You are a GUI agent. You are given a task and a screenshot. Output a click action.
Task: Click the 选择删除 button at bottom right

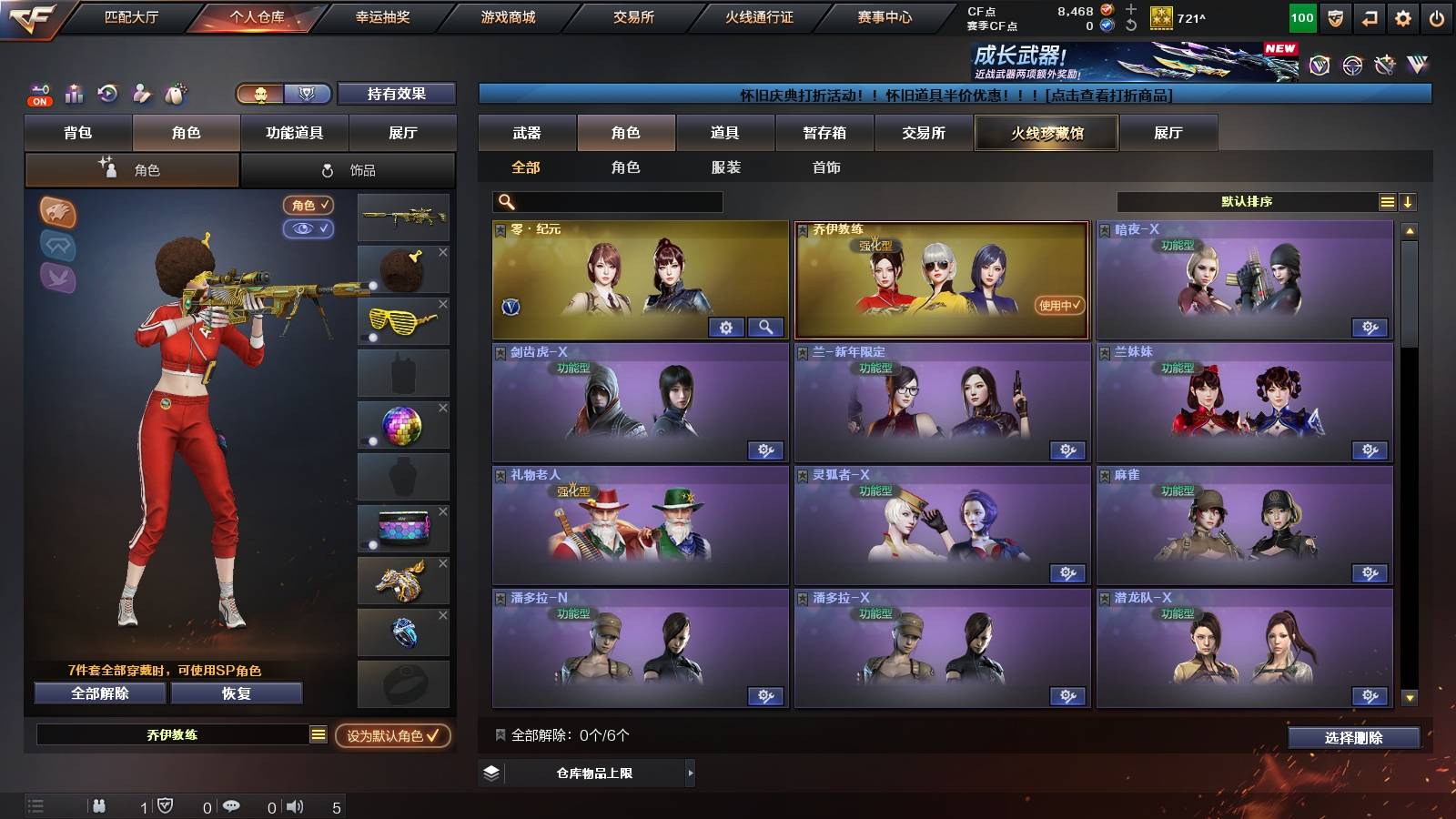point(1353,738)
